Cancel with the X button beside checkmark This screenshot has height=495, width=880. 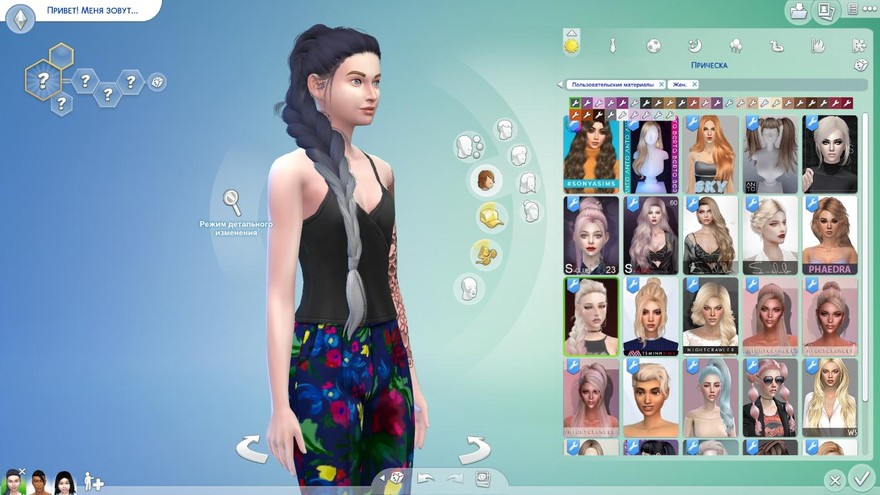[834, 480]
